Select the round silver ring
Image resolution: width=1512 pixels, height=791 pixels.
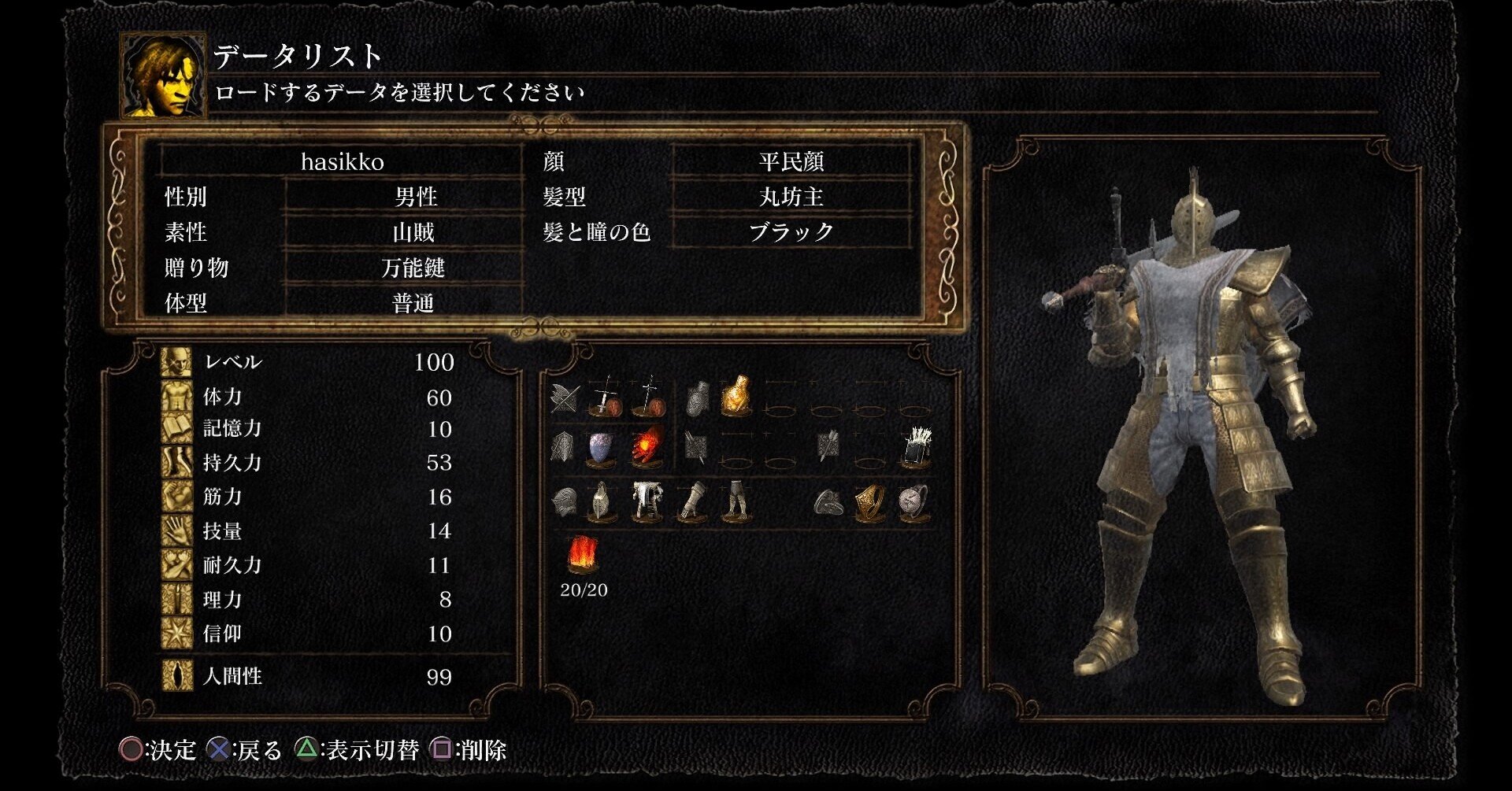(913, 501)
